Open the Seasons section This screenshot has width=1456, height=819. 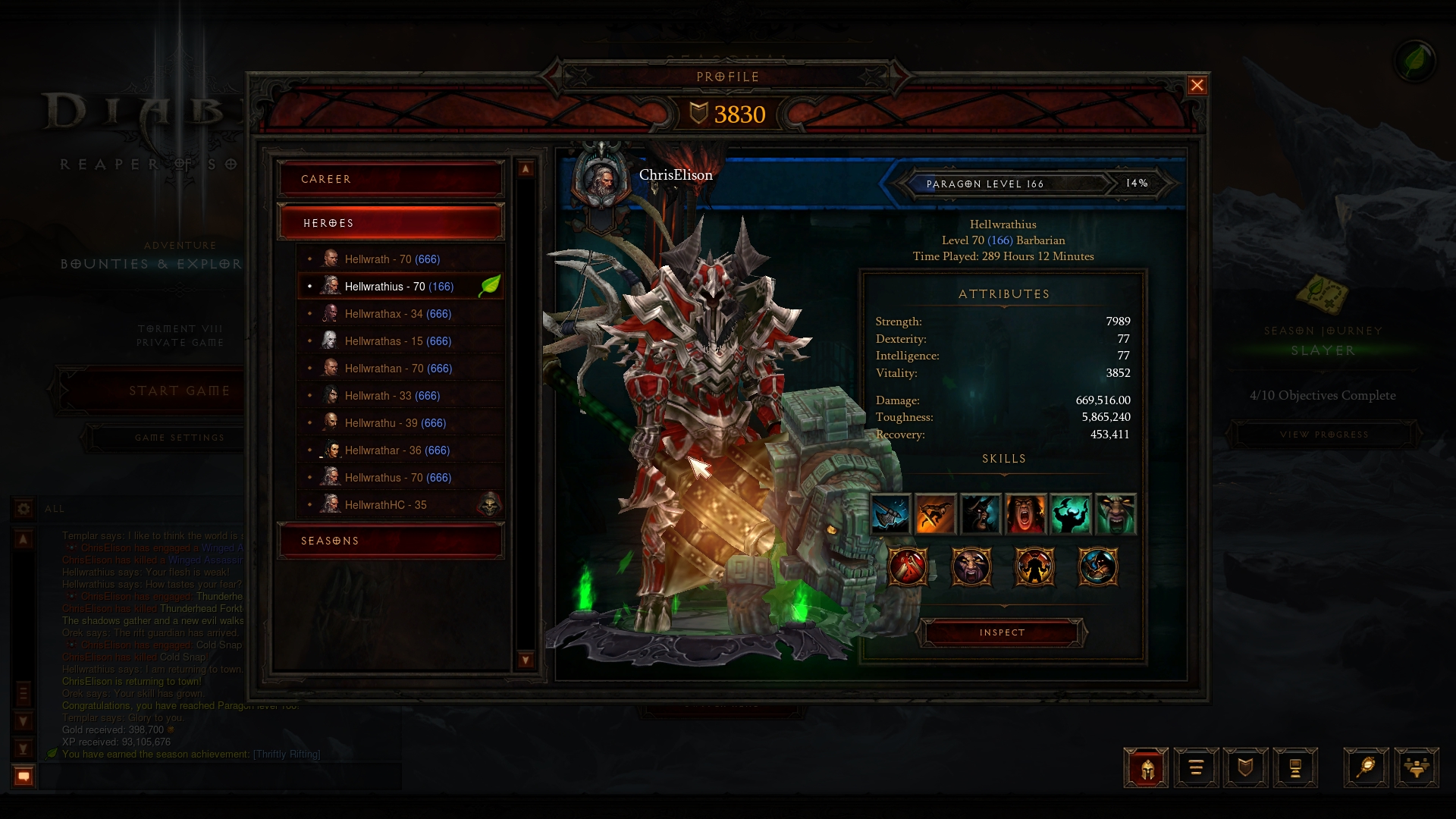[391, 541]
